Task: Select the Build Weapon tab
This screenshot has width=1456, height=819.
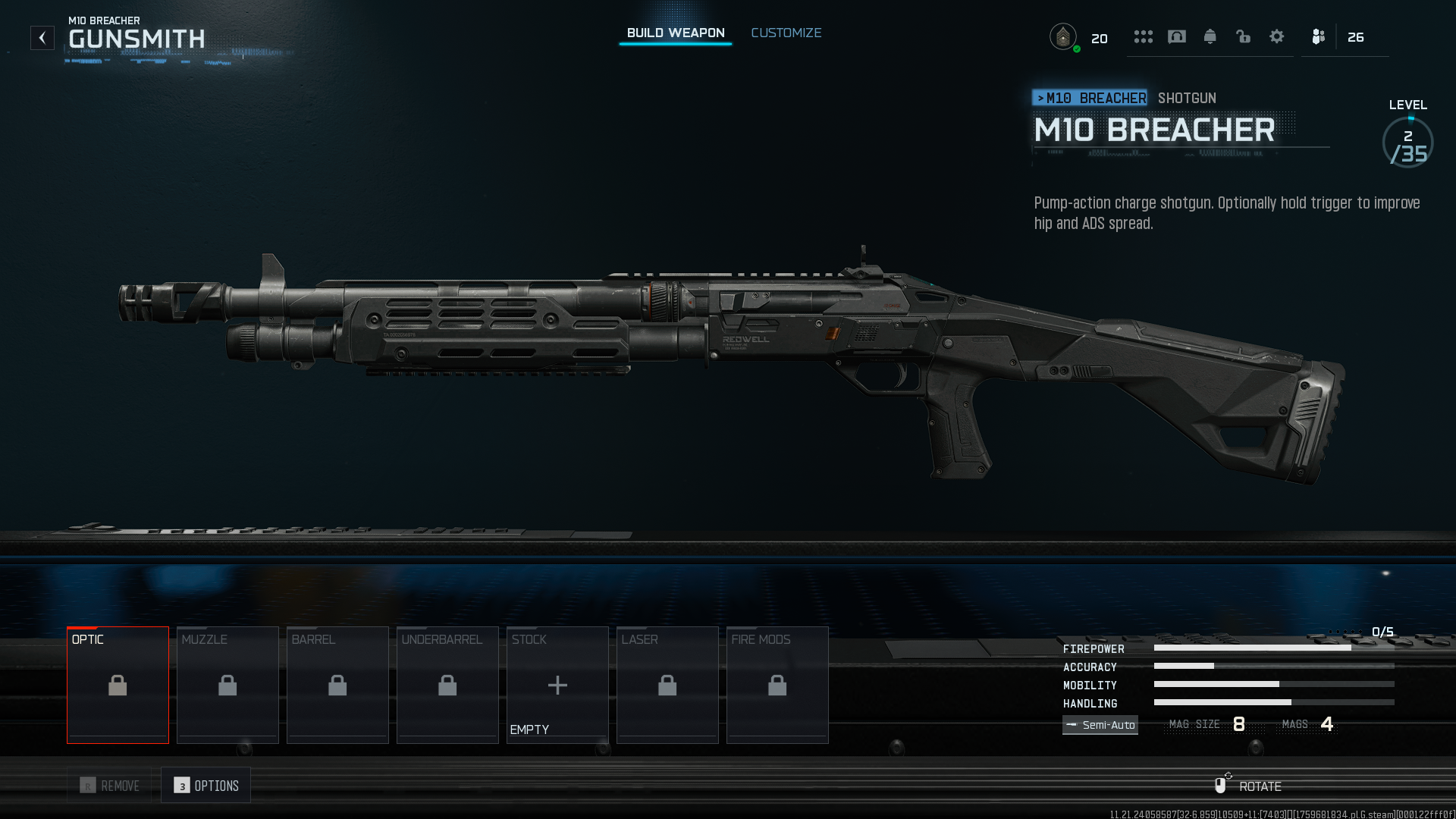Action: 675,33
